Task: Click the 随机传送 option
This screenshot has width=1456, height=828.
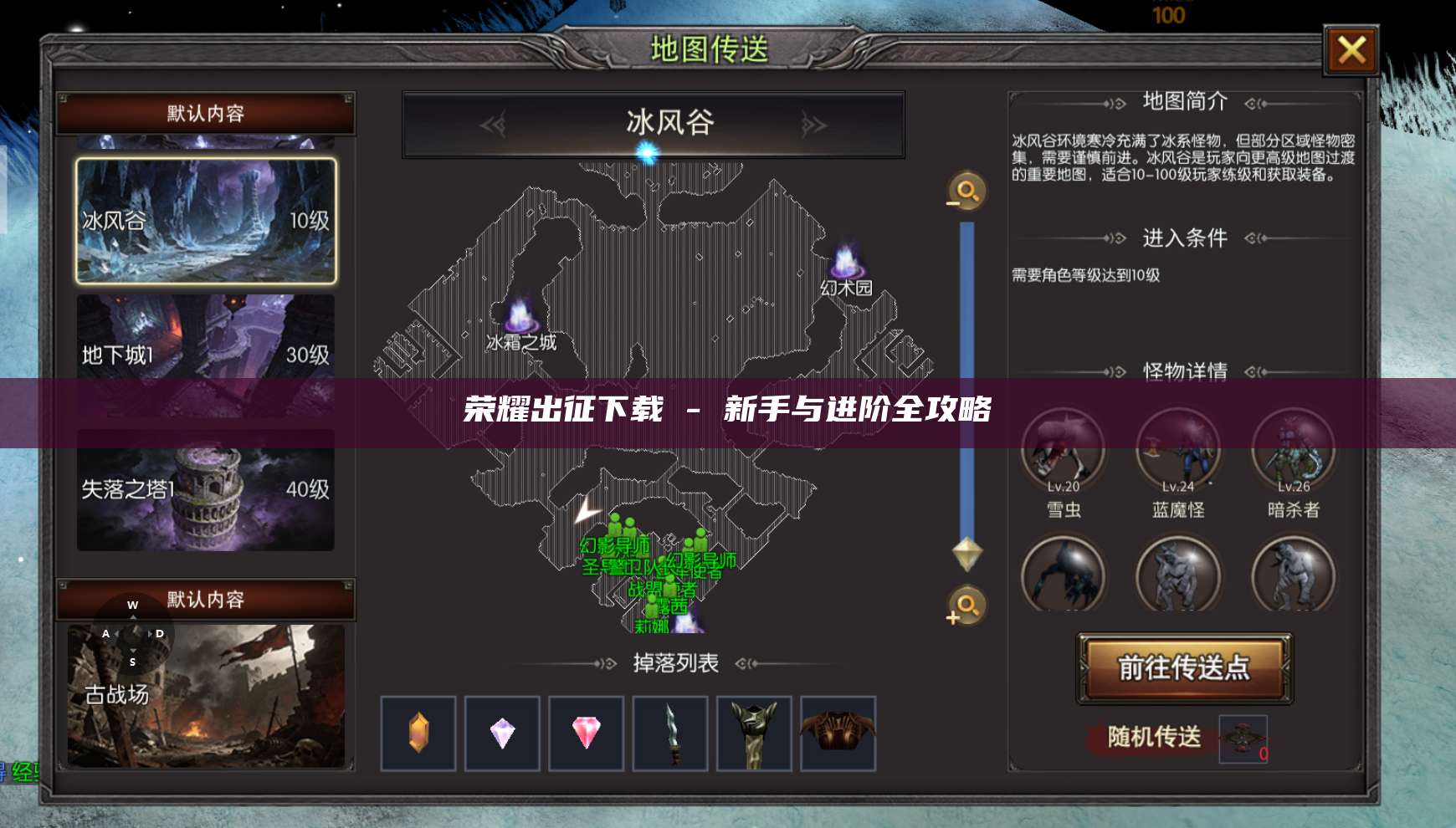Action: (1147, 739)
